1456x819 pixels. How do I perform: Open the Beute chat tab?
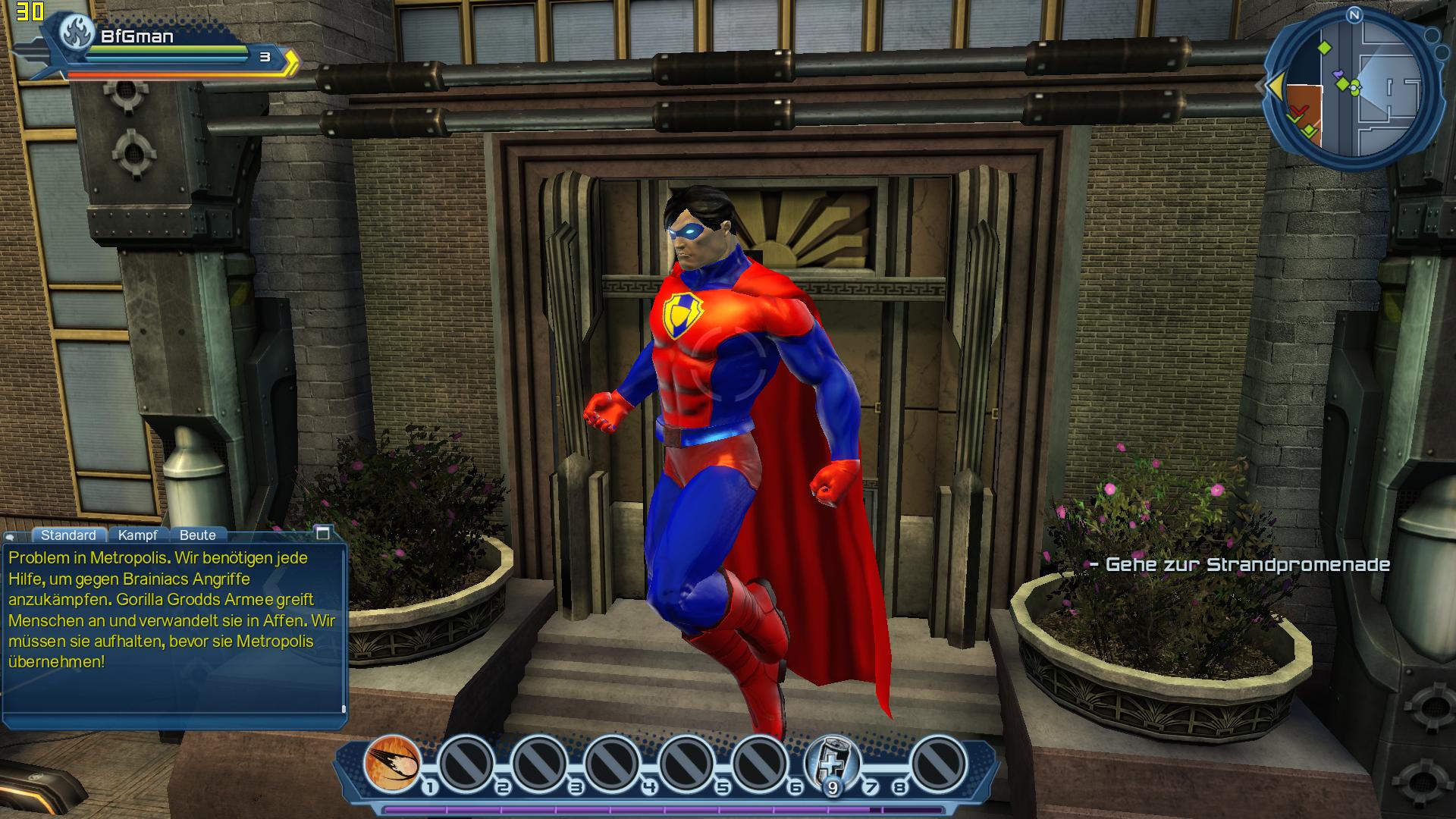[x=197, y=535]
